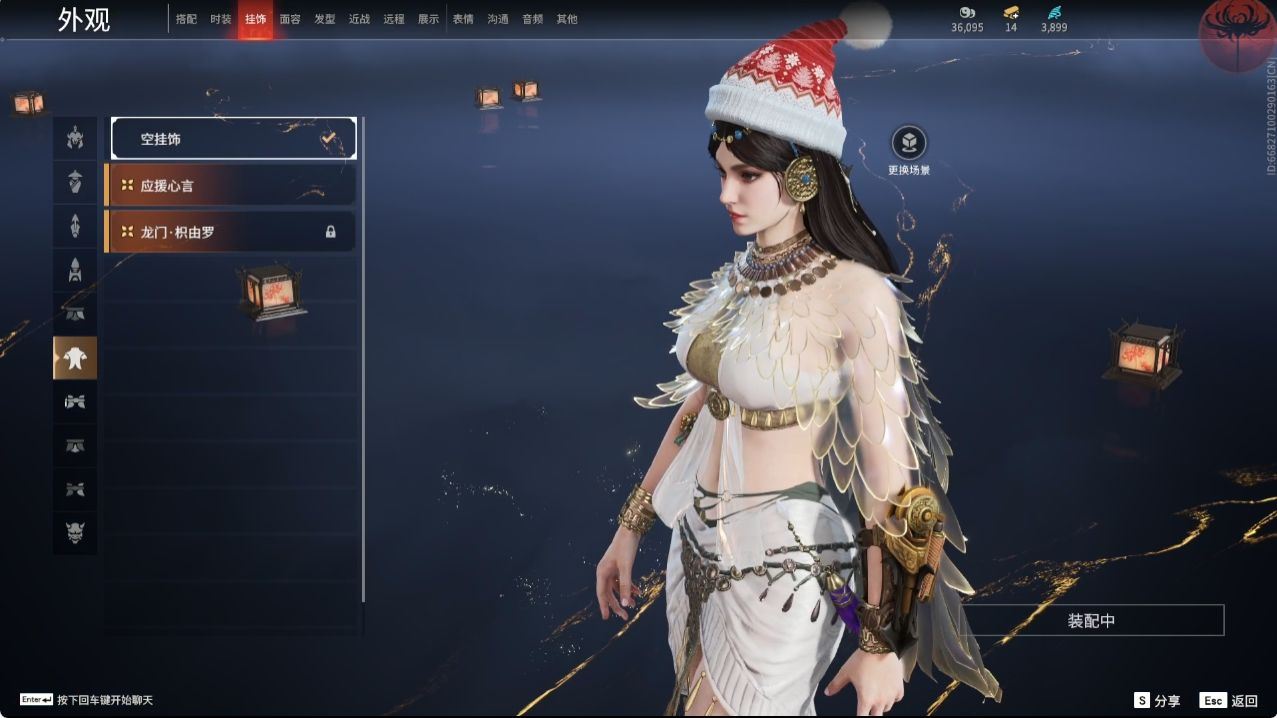Screen dimensions: 1277x718
Task: Open the 时装 tab
Action: (x=221, y=19)
